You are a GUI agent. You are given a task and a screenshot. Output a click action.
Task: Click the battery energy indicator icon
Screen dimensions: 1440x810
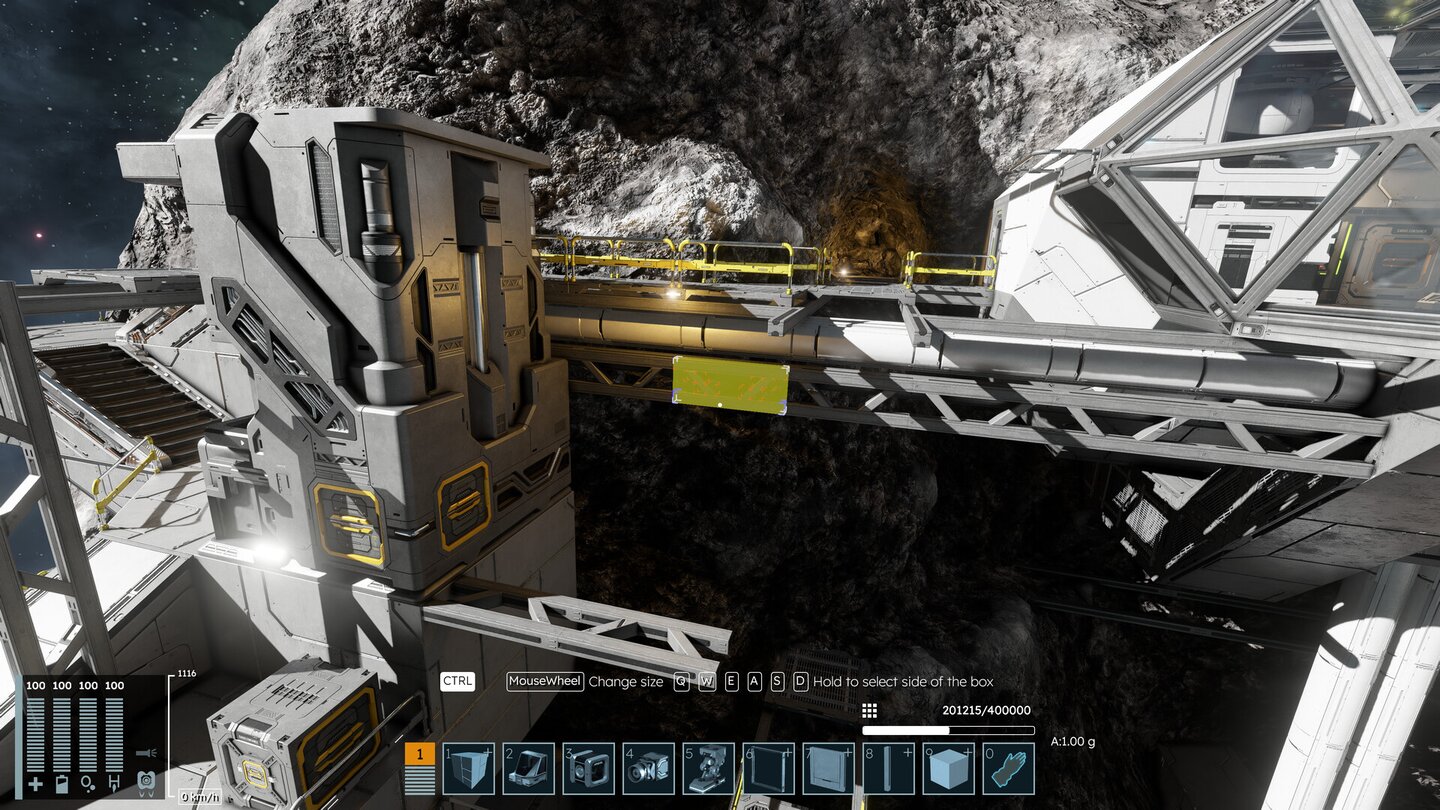[62, 782]
